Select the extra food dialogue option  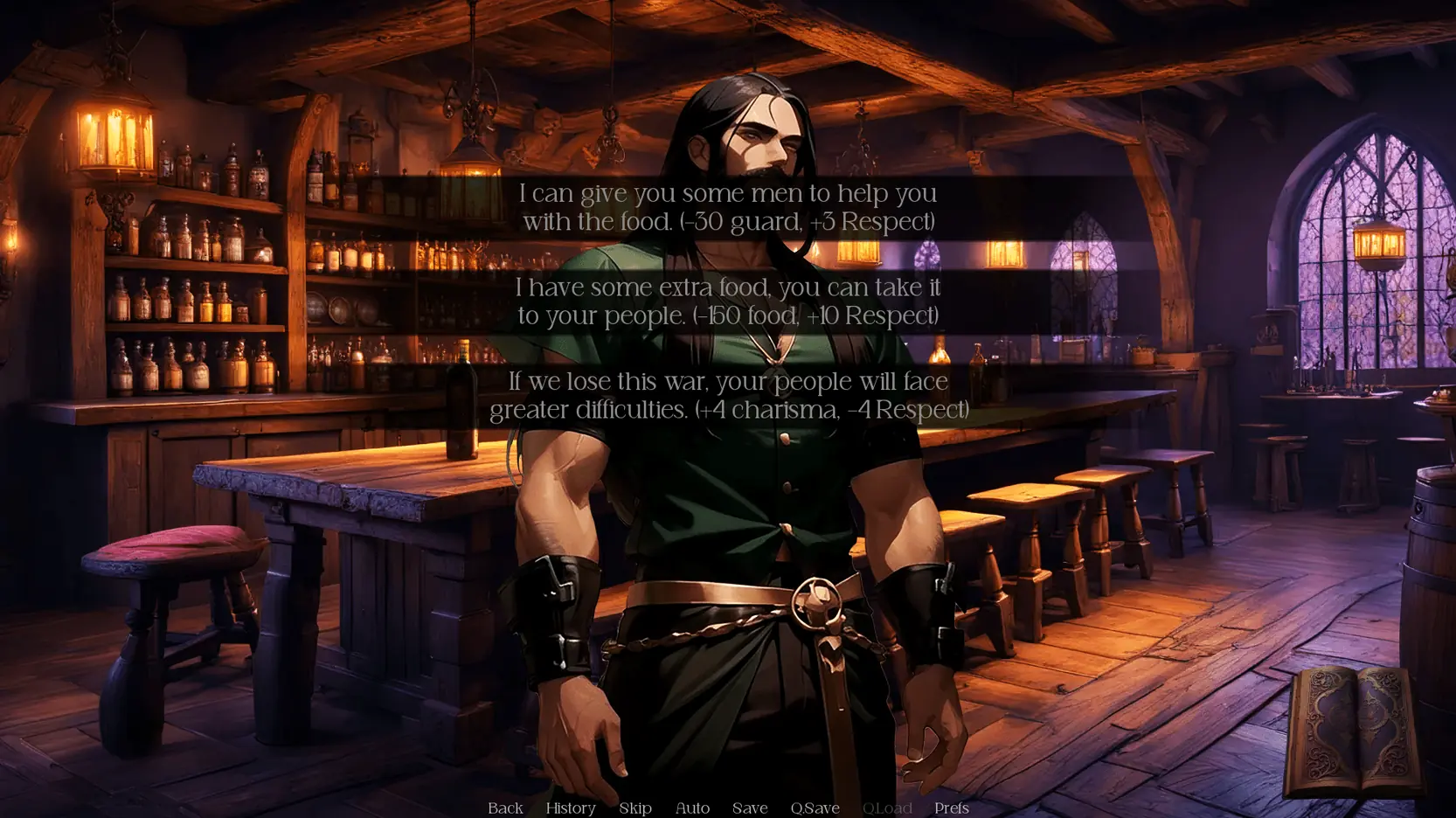click(728, 302)
